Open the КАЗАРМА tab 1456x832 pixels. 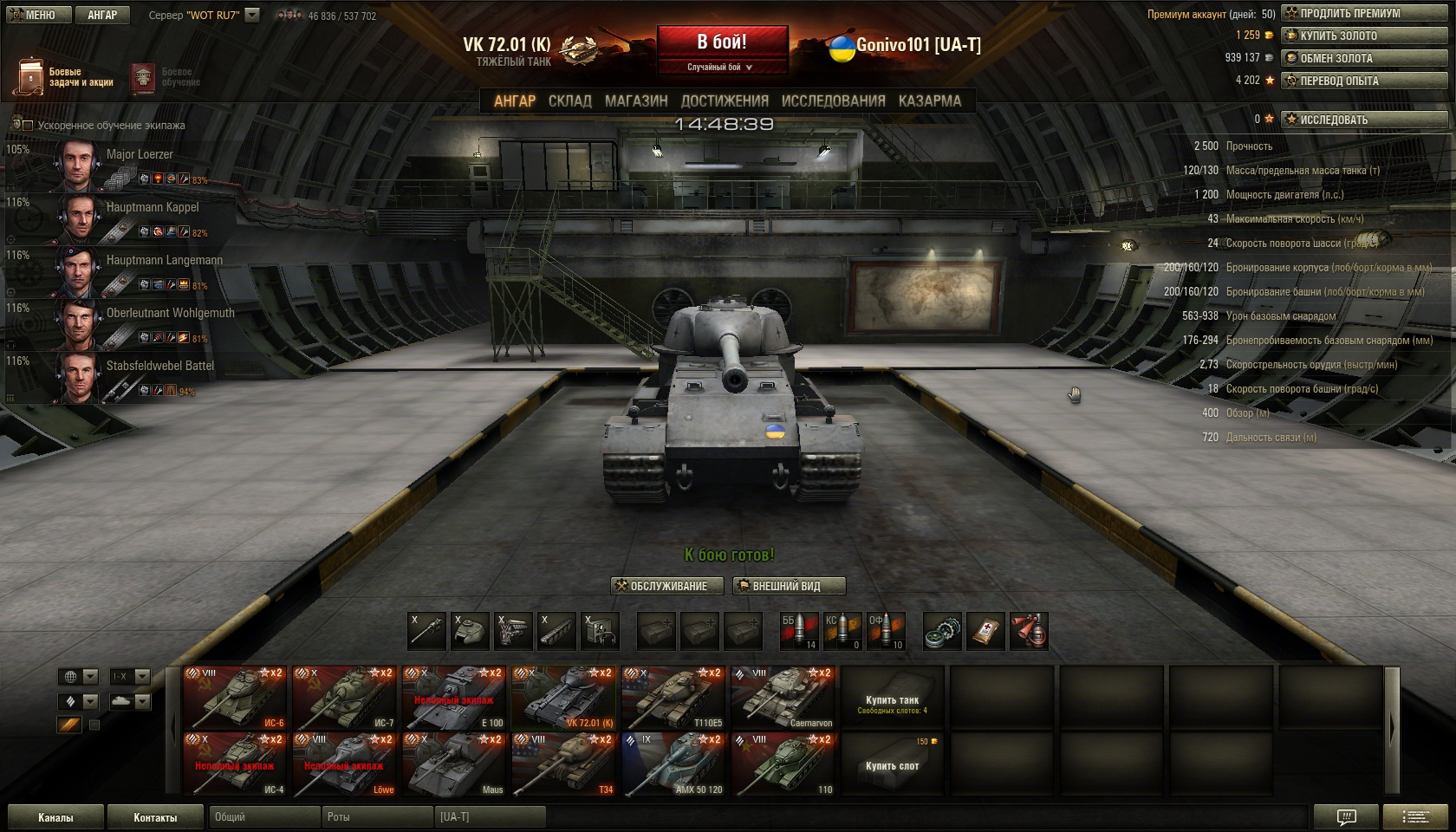[x=929, y=101]
